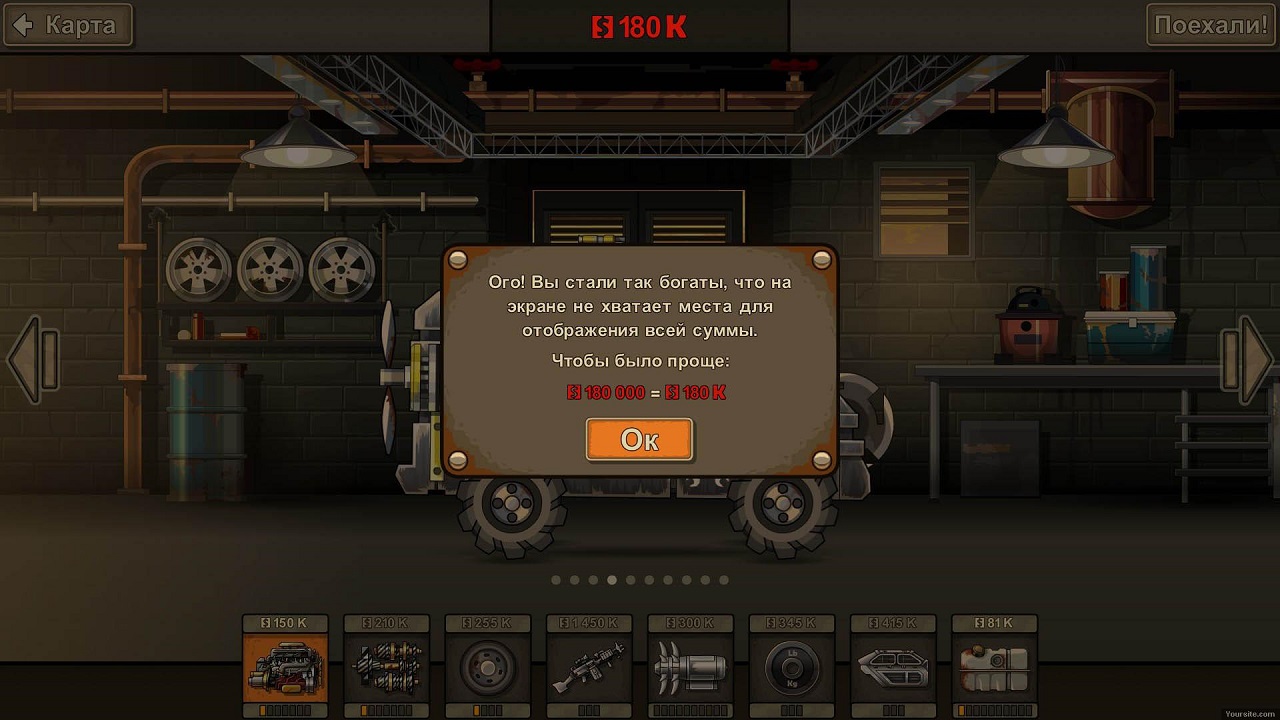
Task: Choose the fuel tank upgrade for 81 K
Action: pos(994,666)
